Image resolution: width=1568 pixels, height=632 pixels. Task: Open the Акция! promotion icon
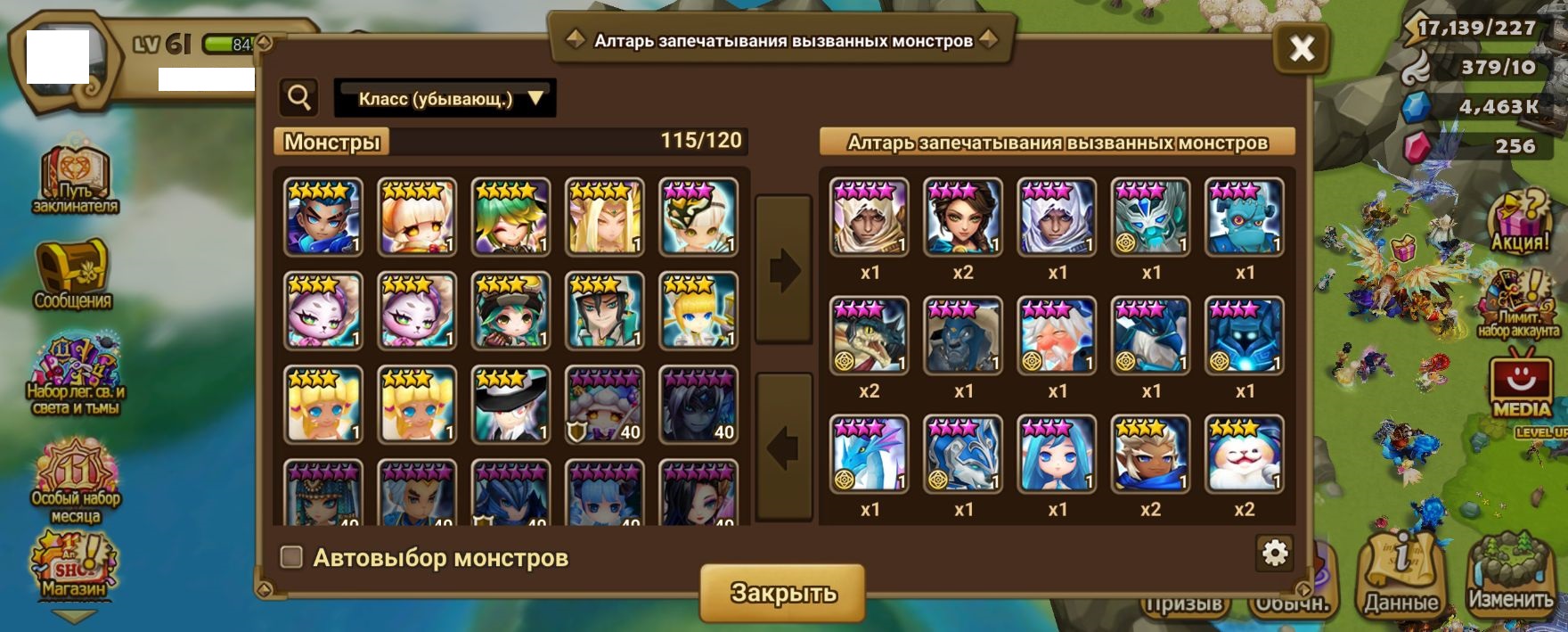(1519, 221)
